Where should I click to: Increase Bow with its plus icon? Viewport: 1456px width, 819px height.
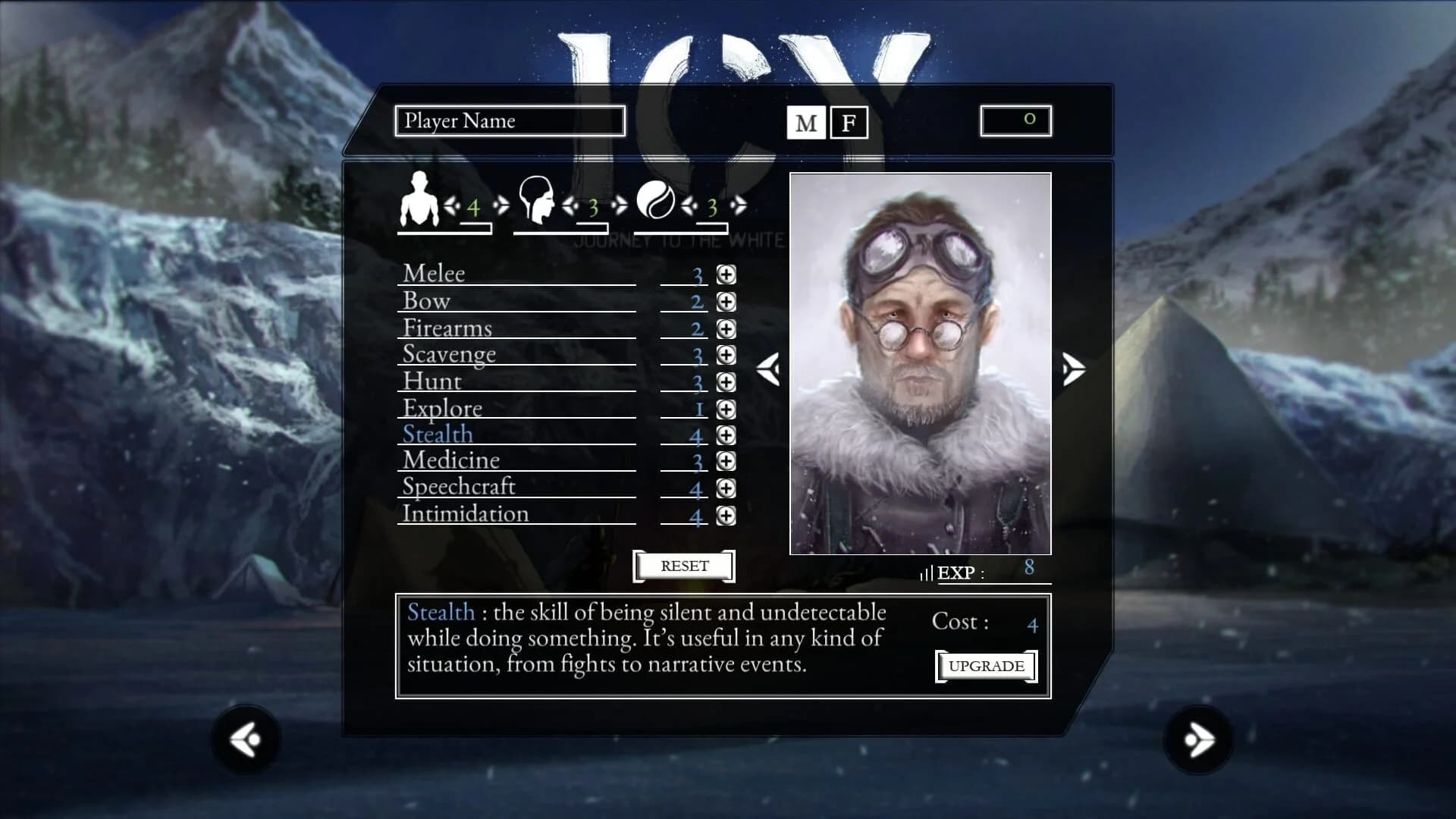[726, 302]
